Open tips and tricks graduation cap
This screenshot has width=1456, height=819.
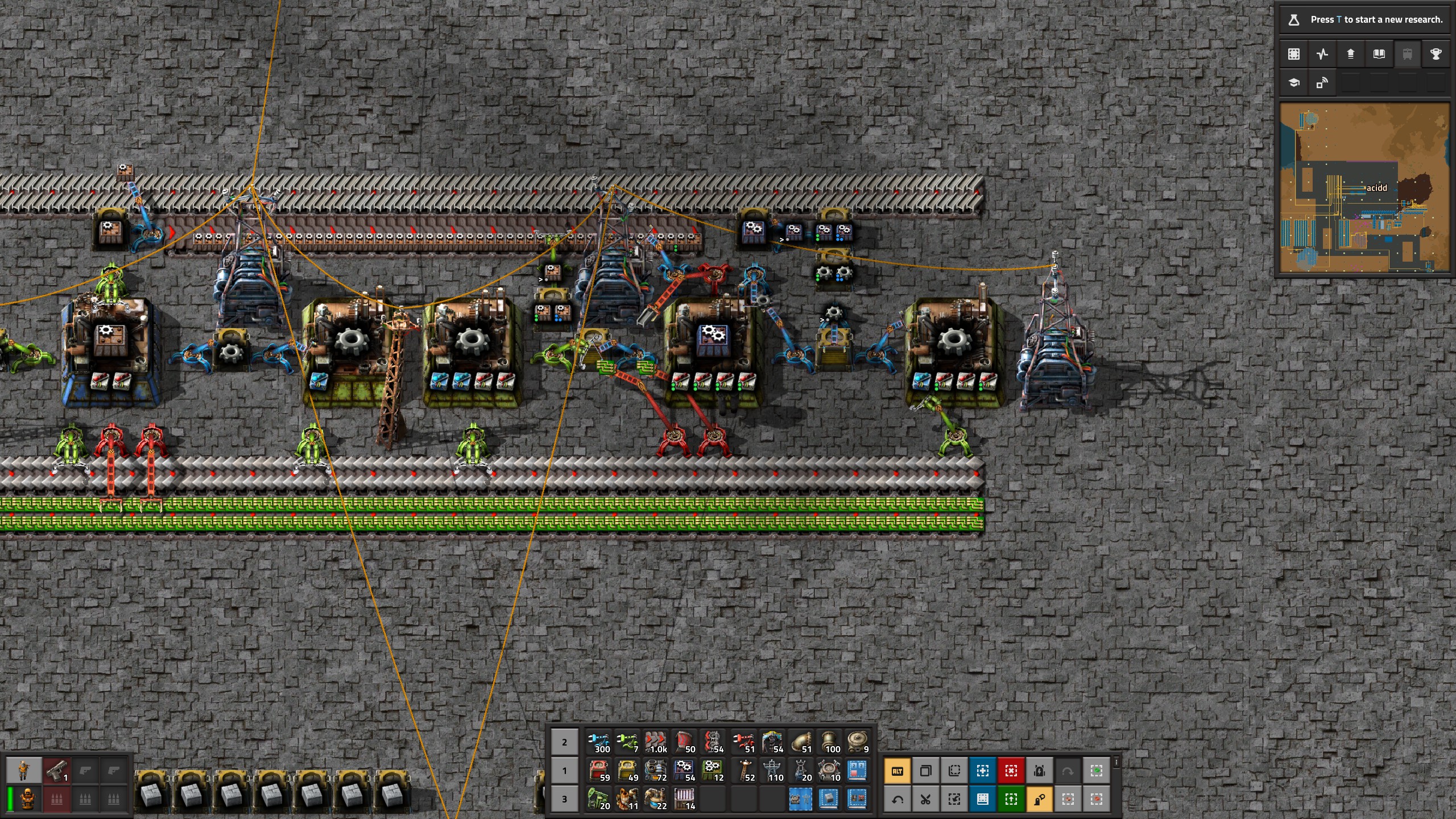click(1294, 83)
